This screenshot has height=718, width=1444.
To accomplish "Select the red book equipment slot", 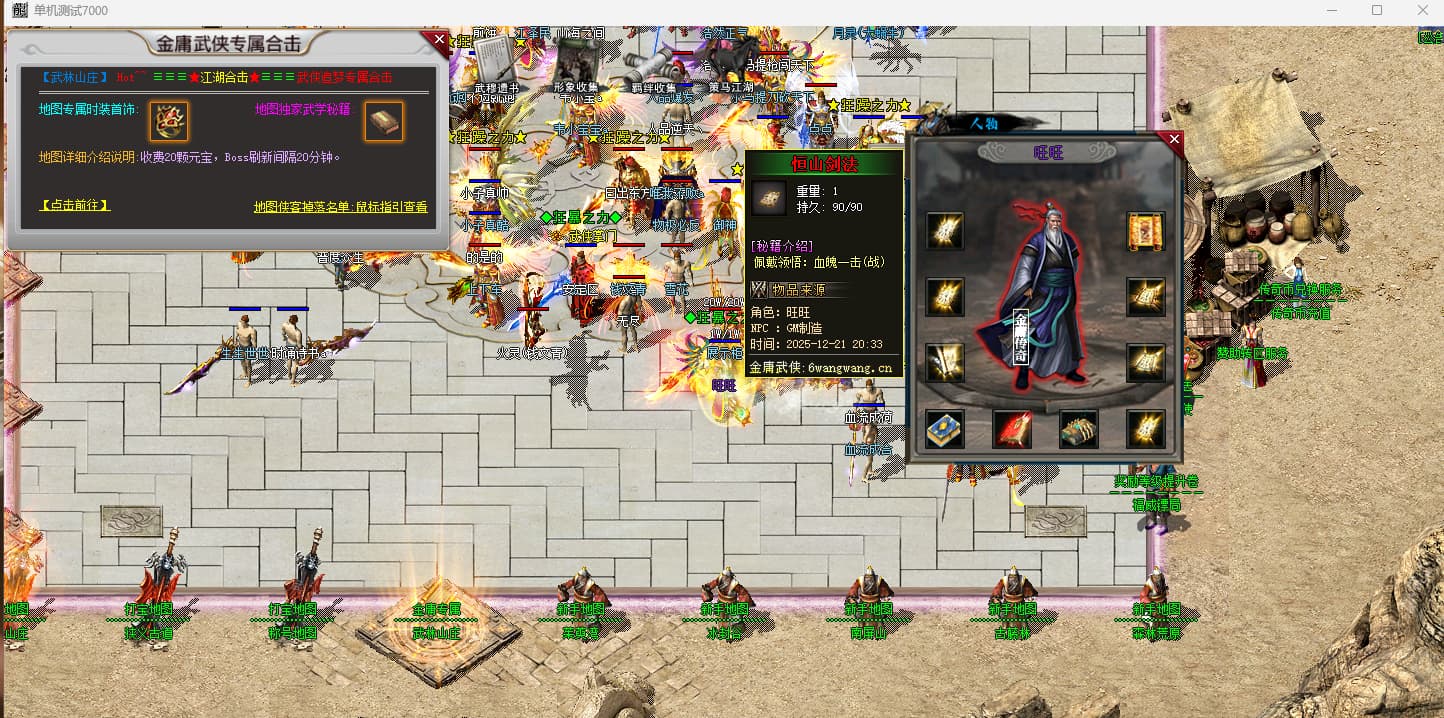I will [x=1012, y=429].
